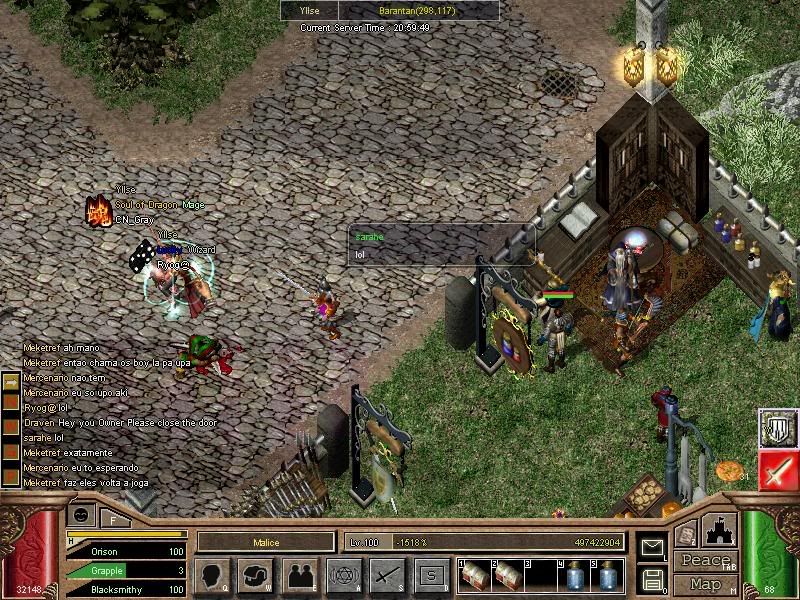Image resolution: width=800 pixels, height=600 pixels.
Task: Click the floppy disk save button
Action: coord(652,578)
